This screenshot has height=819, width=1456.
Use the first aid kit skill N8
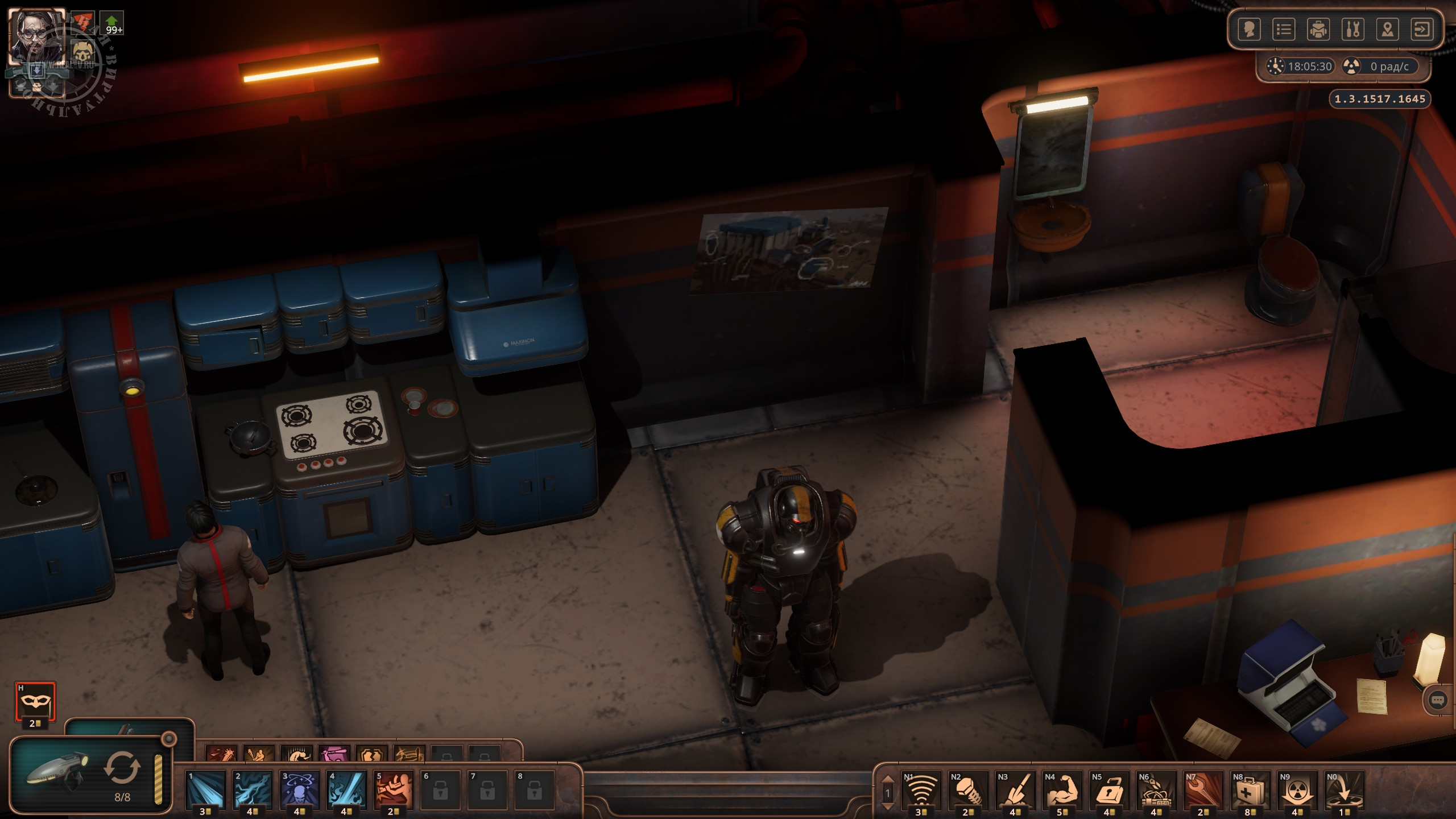pyautogui.click(x=1250, y=789)
